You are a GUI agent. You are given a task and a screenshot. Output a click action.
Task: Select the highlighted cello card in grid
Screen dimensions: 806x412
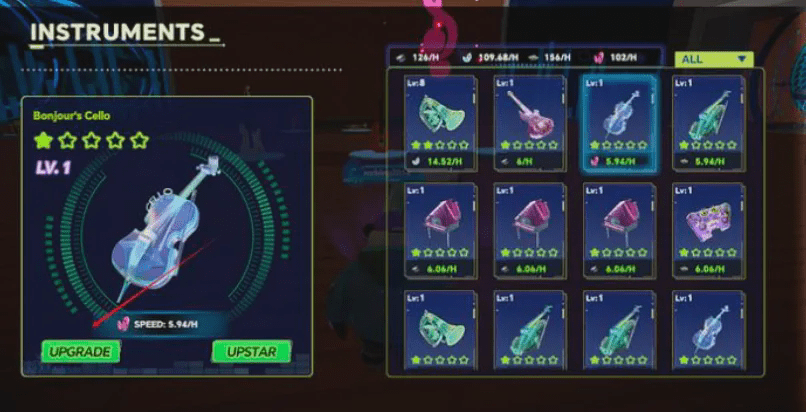tap(619, 121)
